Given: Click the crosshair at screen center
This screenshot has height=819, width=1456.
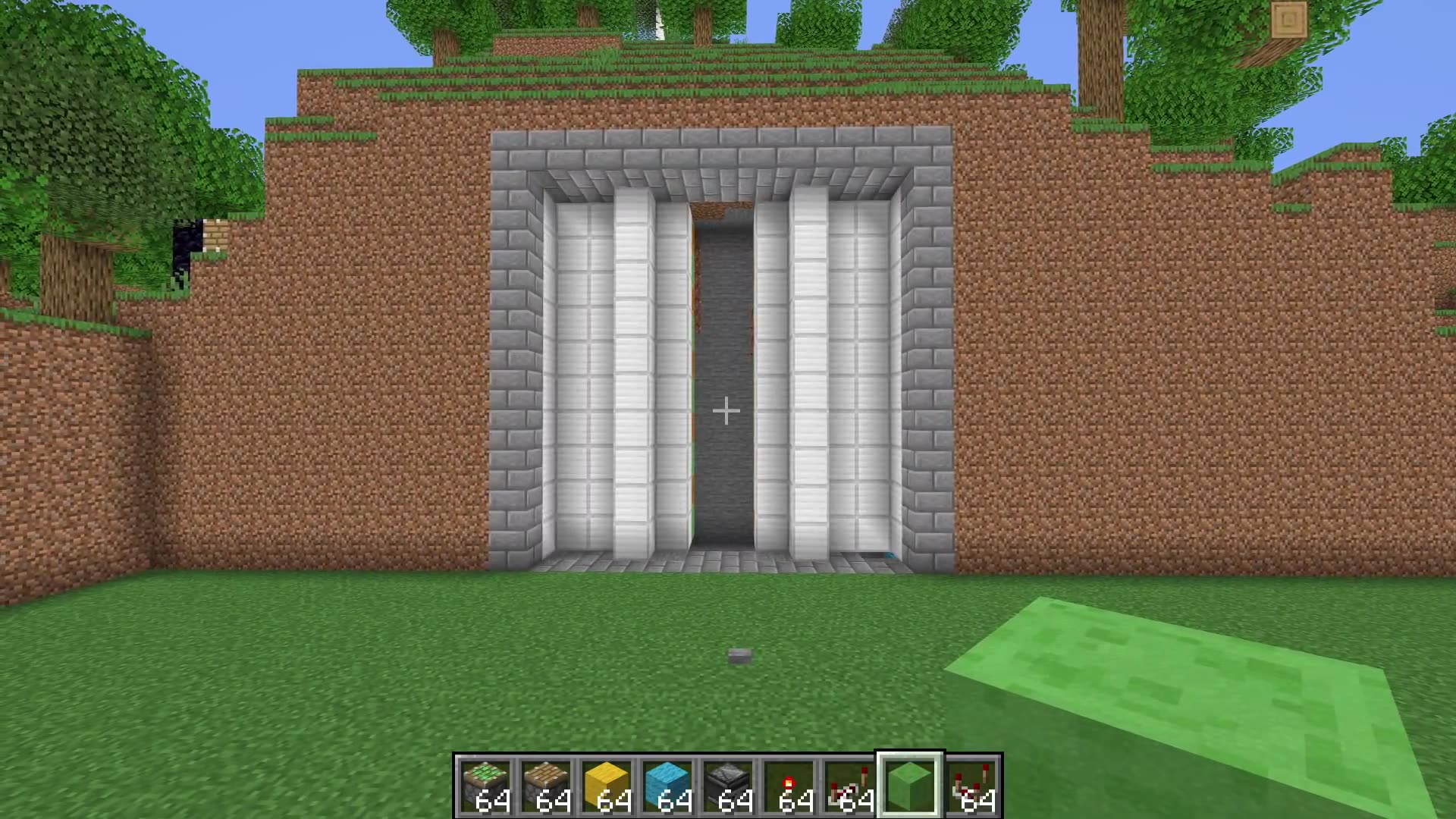Looking at the screenshot, I should [726, 410].
